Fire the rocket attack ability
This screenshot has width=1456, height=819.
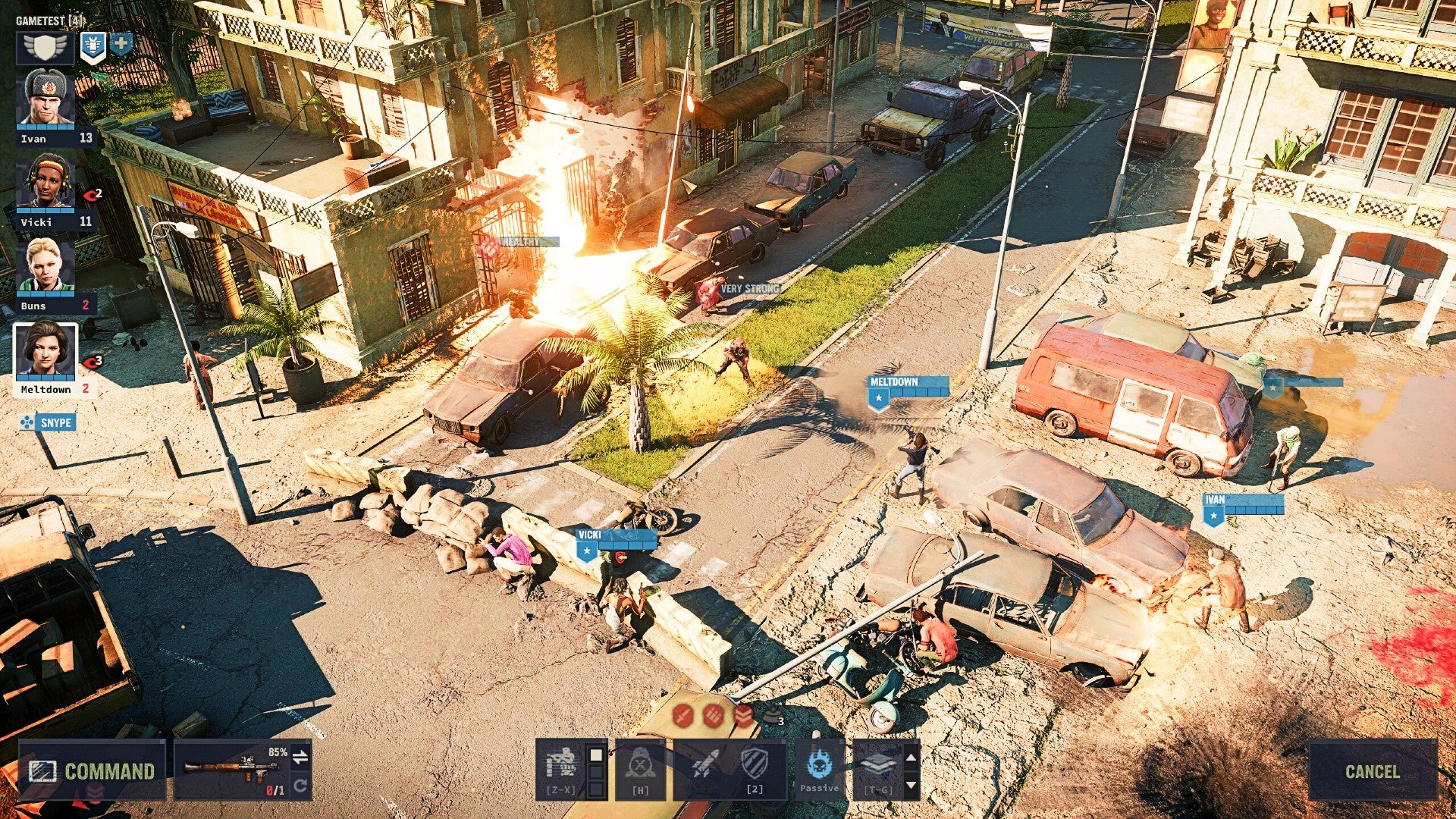tap(706, 766)
